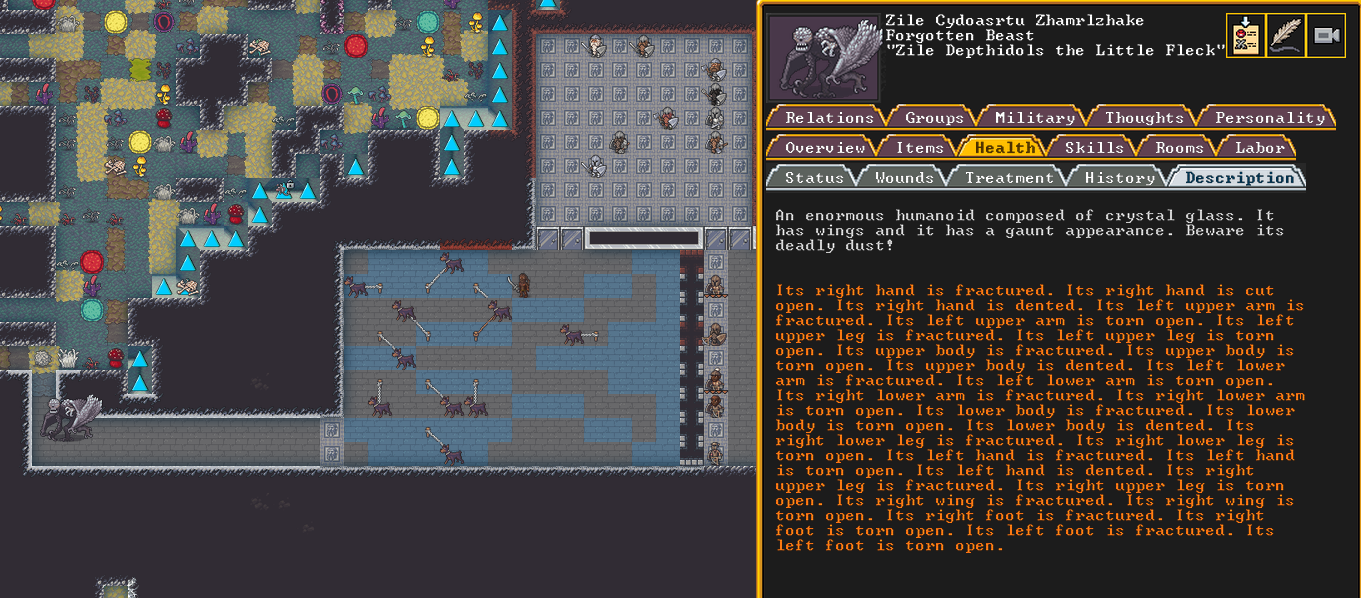Show the Military tab

pyautogui.click(x=1034, y=118)
